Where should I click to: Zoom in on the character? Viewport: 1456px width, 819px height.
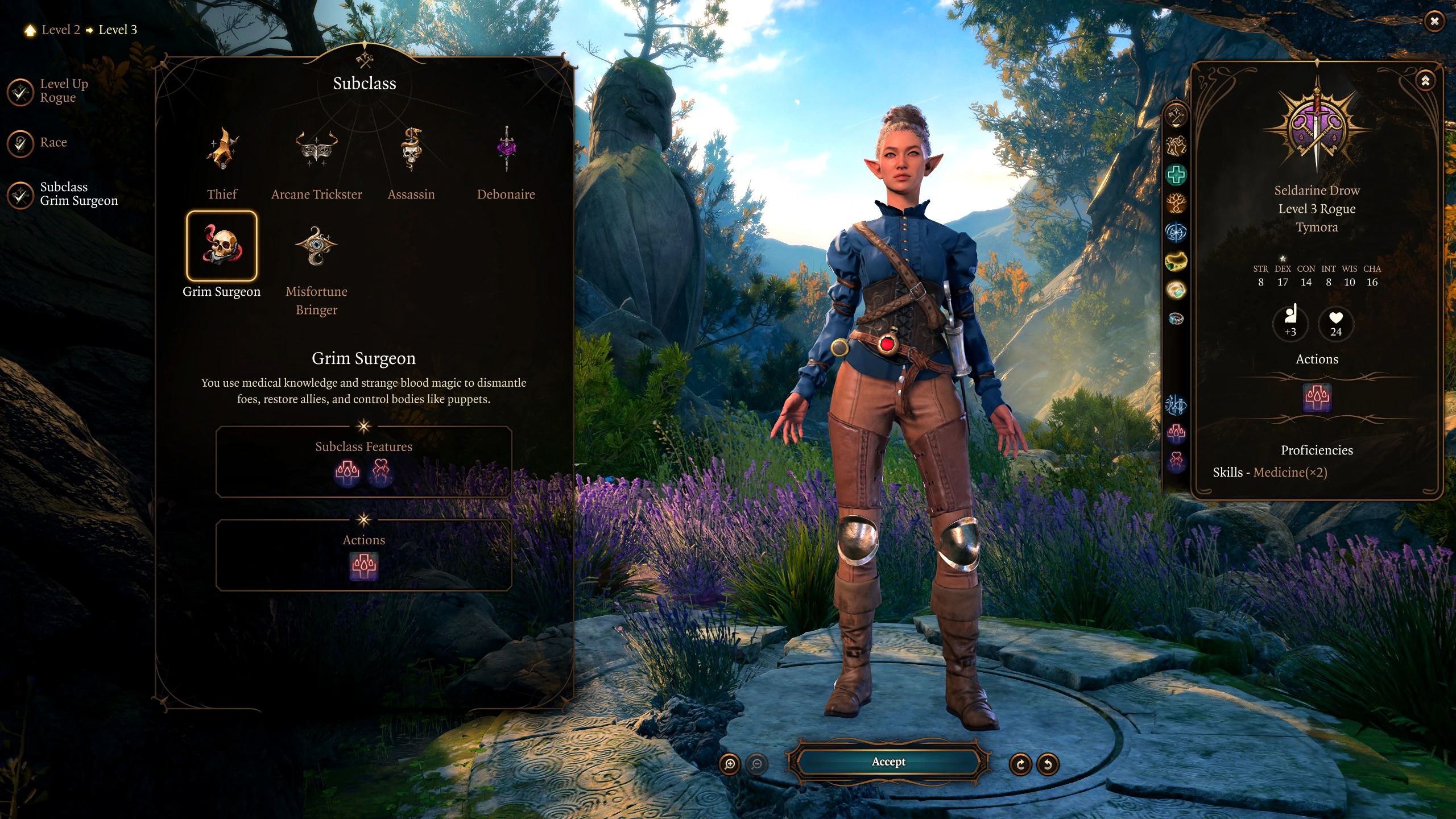(730, 764)
